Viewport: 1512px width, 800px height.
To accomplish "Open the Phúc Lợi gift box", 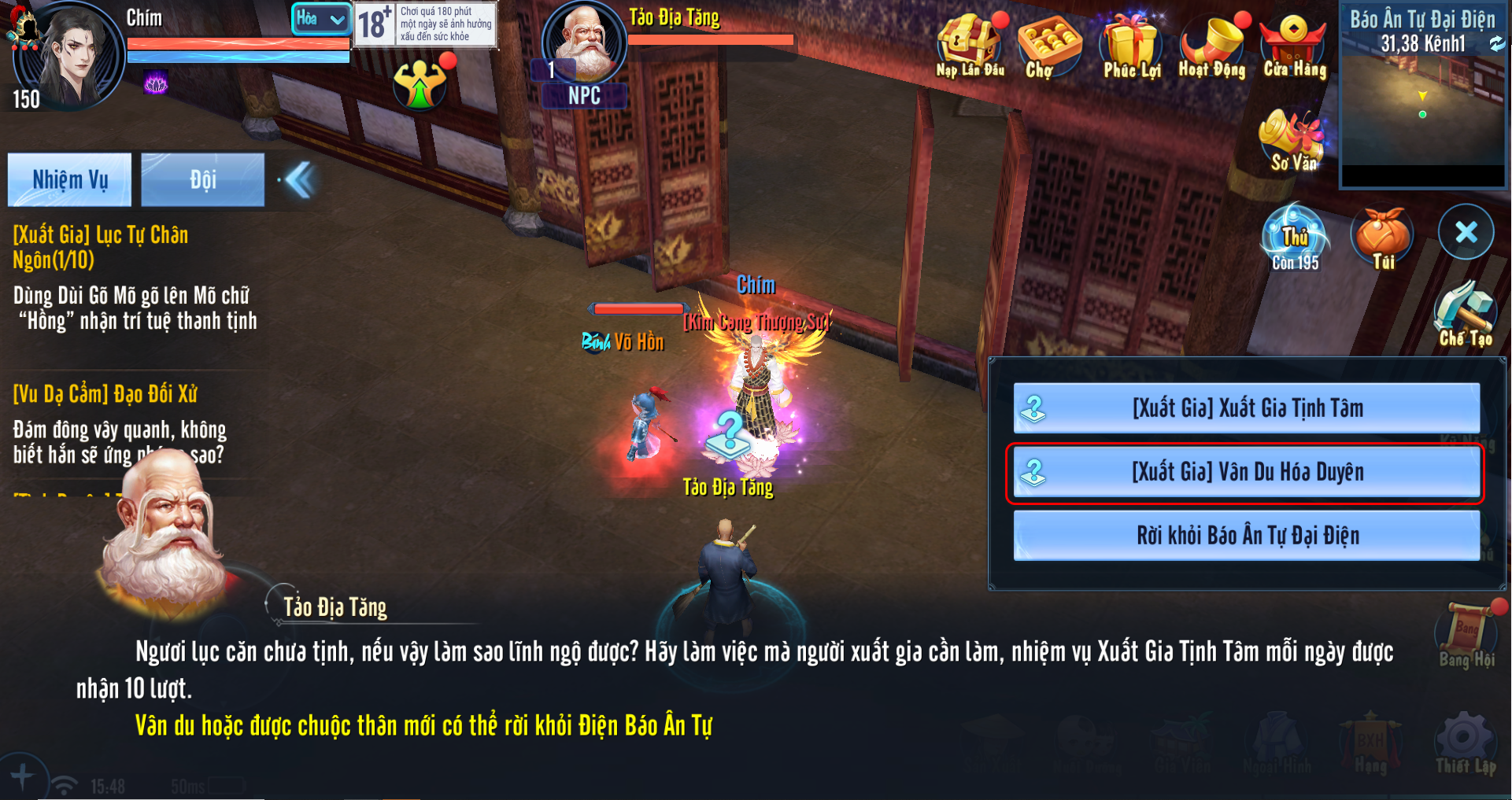I will pos(1130,46).
